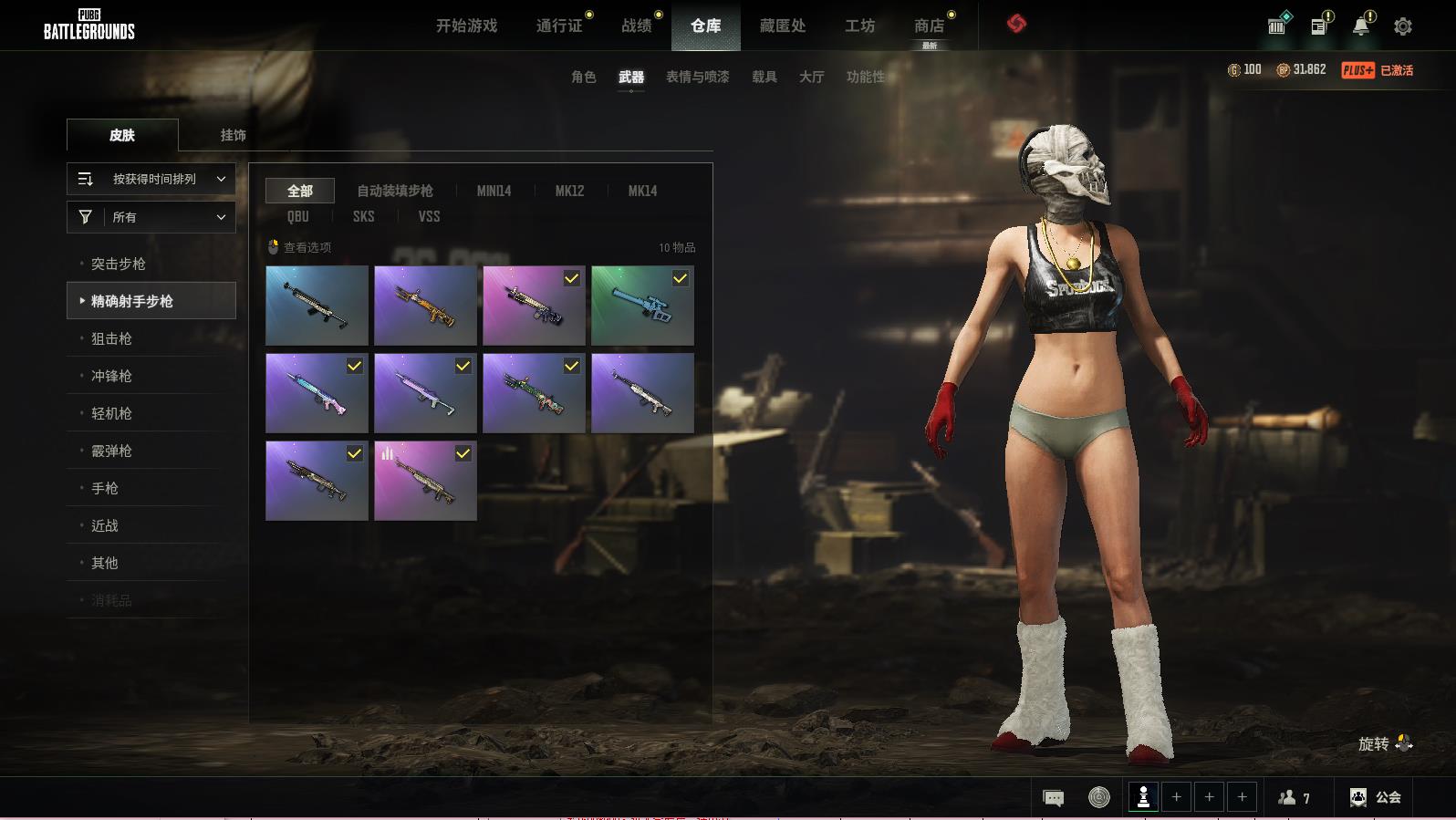Screen dimensions: 1456x820
Task: Expand the 所有 filter dropdown
Action: coord(151,217)
